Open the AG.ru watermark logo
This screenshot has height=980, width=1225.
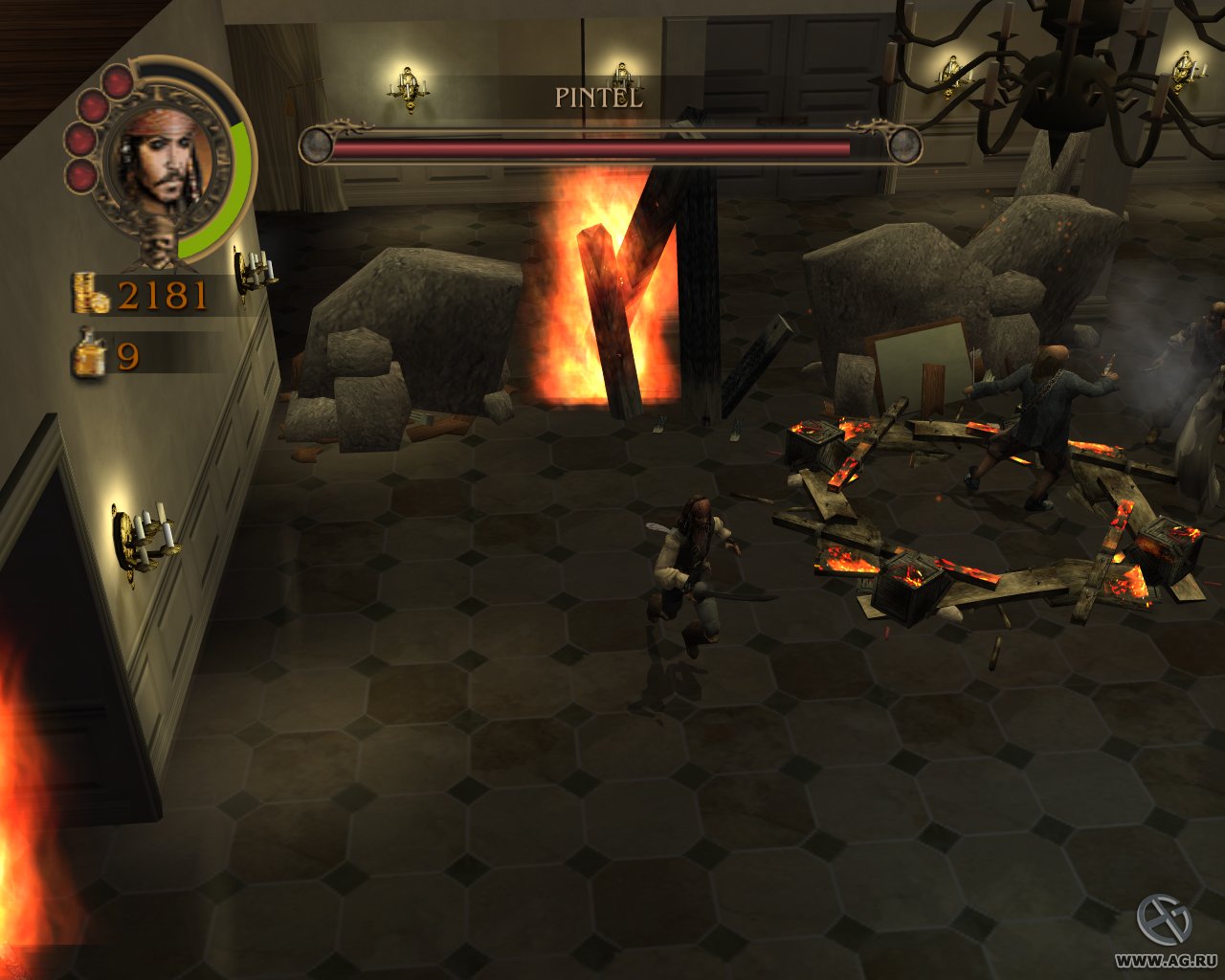(1164, 920)
